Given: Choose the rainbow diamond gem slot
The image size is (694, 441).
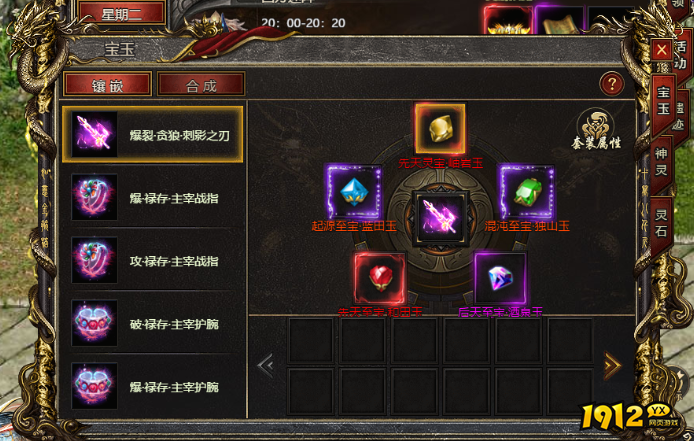Looking at the screenshot, I should pyautogui.click(x=500, y=278).
